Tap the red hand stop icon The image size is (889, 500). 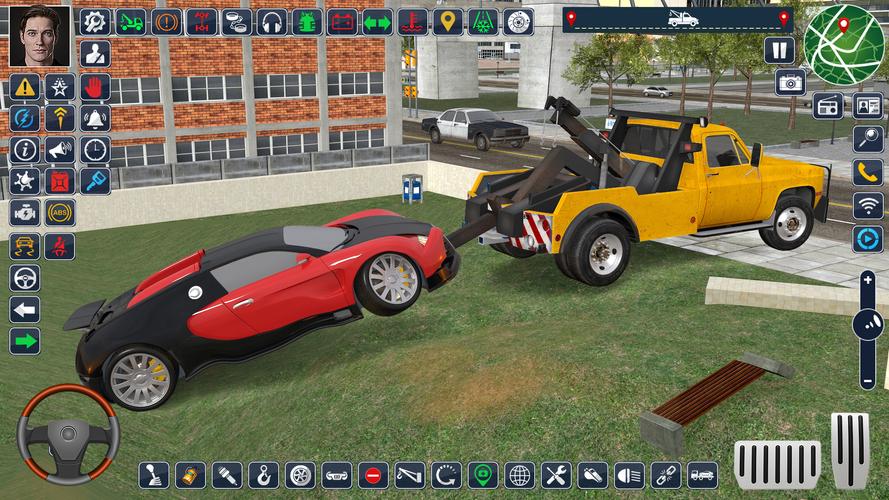click(95, 87)
